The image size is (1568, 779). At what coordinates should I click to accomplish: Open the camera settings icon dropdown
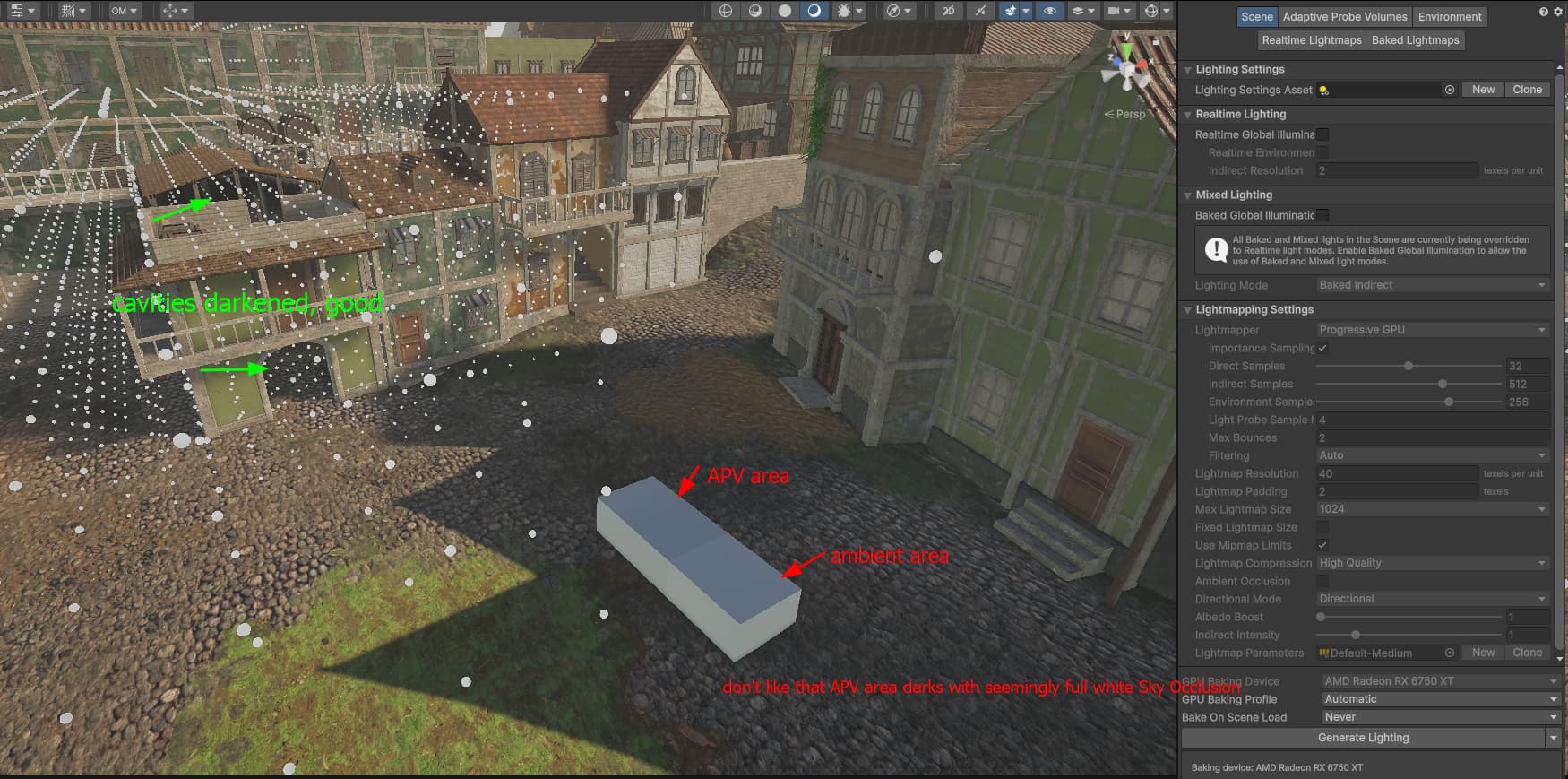pos(1116,12)
